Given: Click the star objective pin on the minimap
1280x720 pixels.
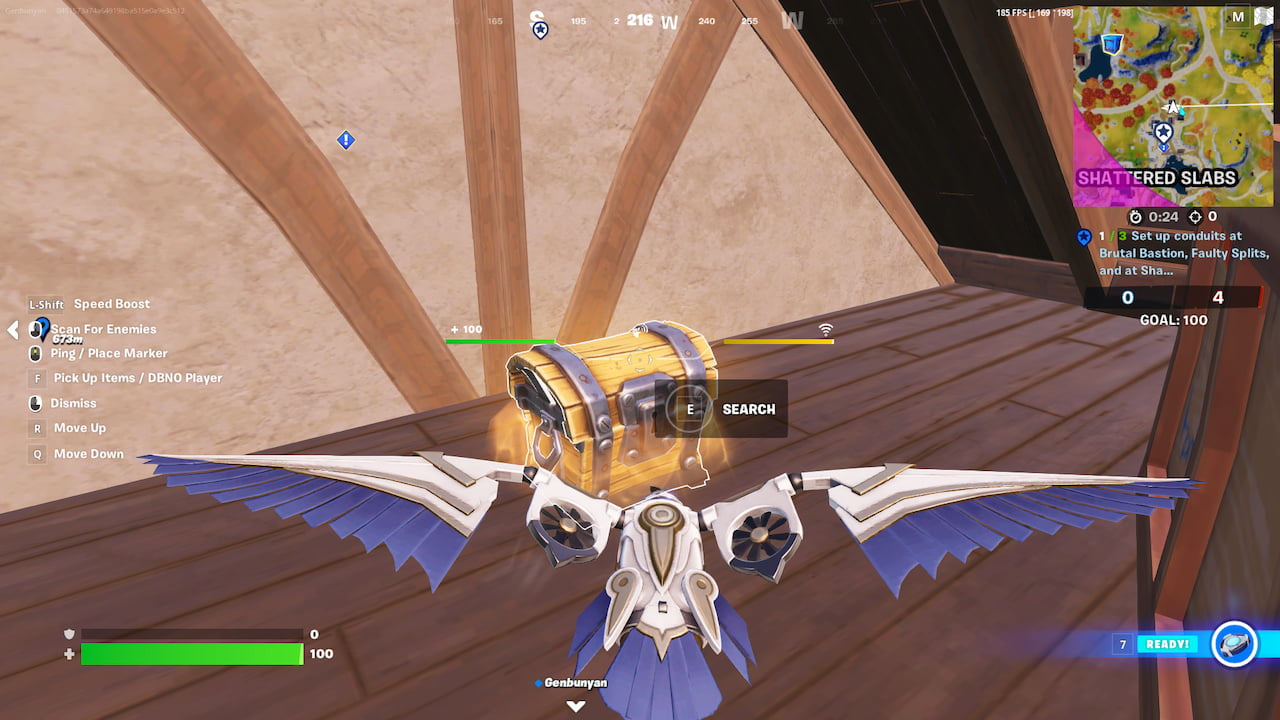Looking at the screenshot, I should tap(1164, 131).
